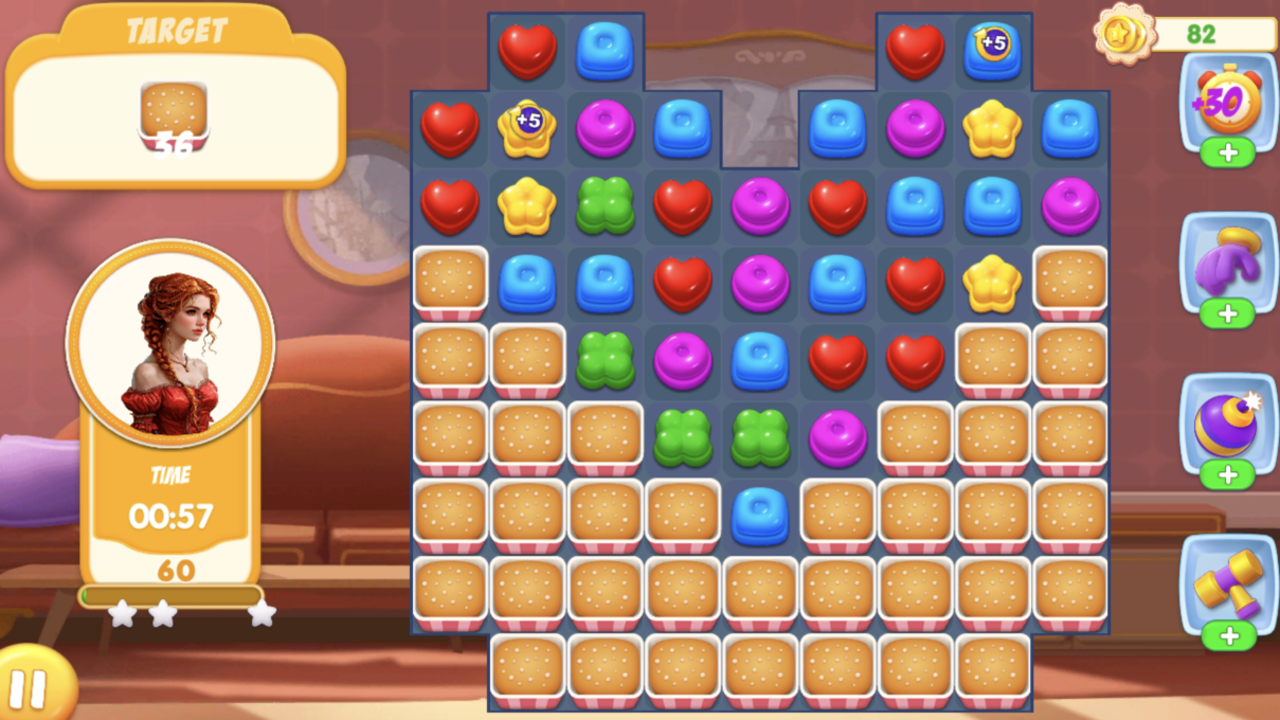Tap the first star on the progress meter

[x=124, y=614]
